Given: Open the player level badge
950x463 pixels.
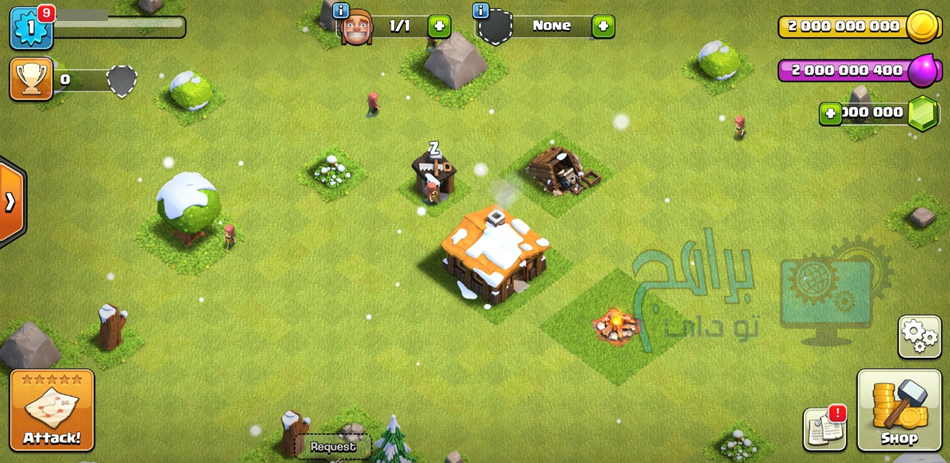Looking at the screenshot, I should (x=30, y=27).
